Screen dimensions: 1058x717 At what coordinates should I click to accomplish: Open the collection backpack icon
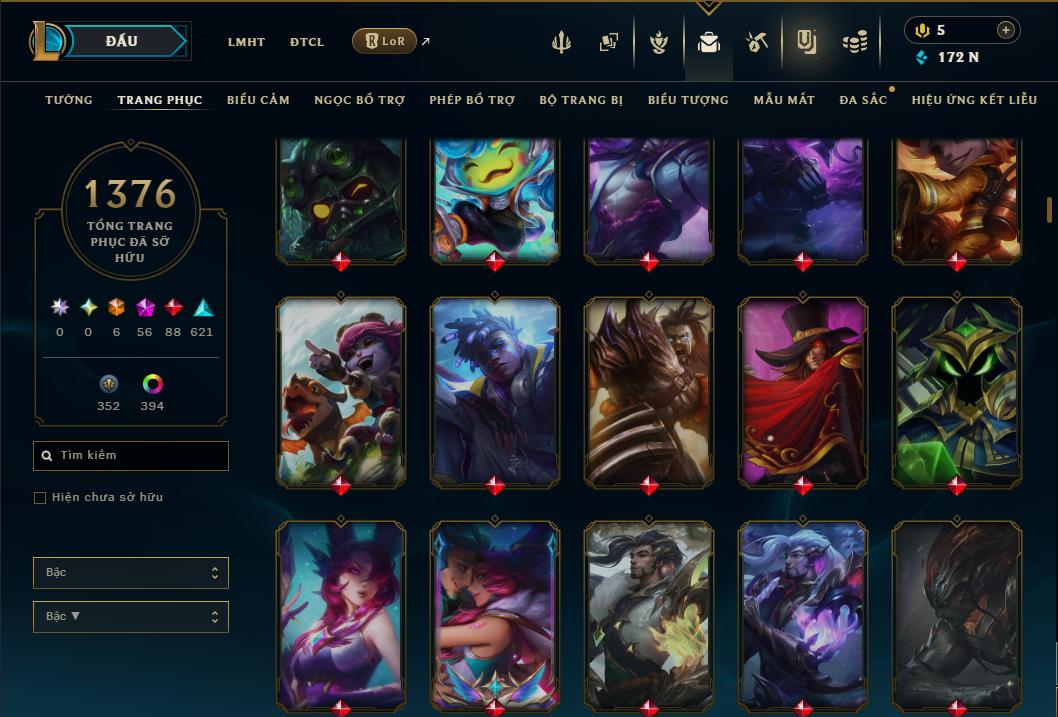709,43
